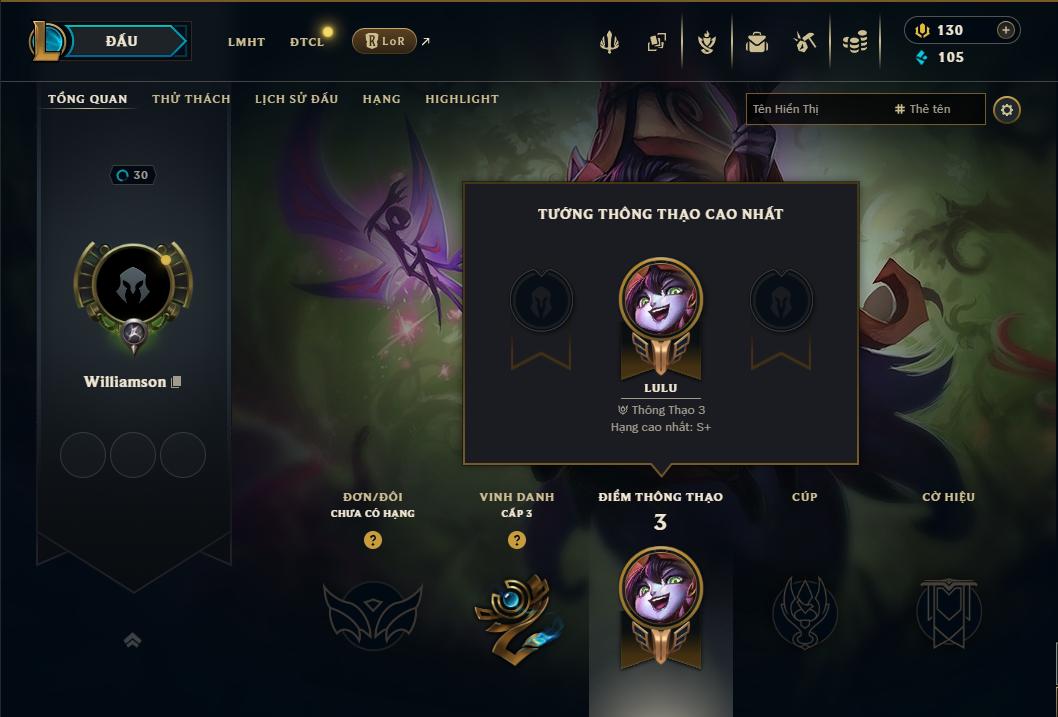
Task: Open the THỬ THÁCH tab
Action: pos(191,99)
